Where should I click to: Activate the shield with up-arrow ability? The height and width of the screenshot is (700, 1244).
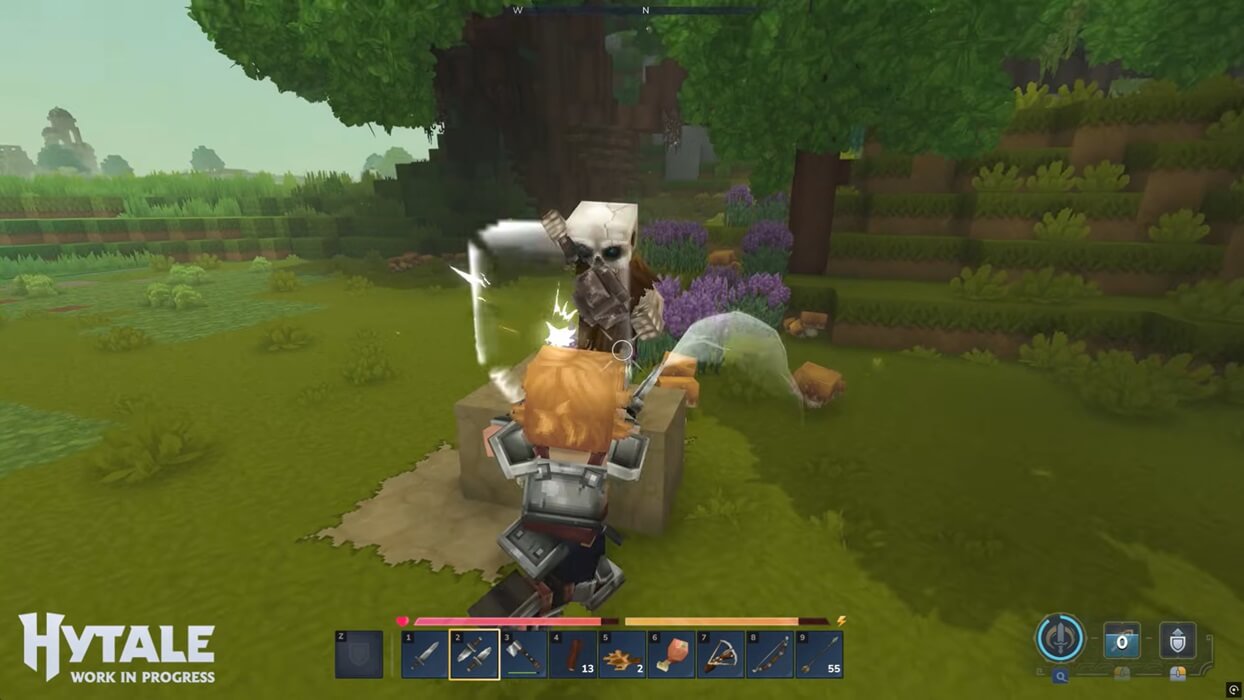(x=1177, y=641)
